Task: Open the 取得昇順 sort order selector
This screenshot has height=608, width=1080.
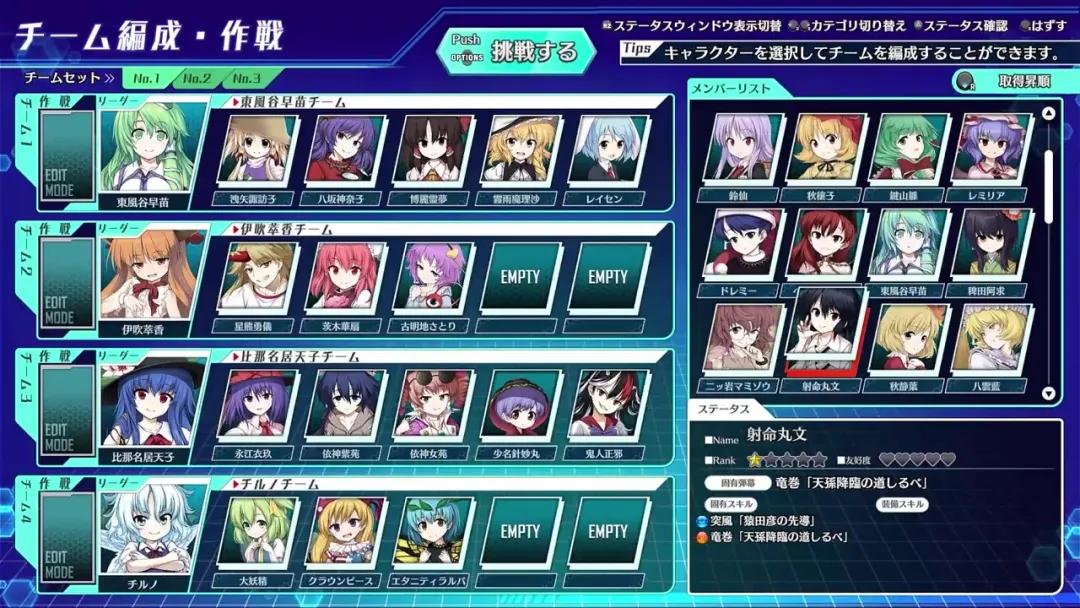Action: (x=1009, y=82)
